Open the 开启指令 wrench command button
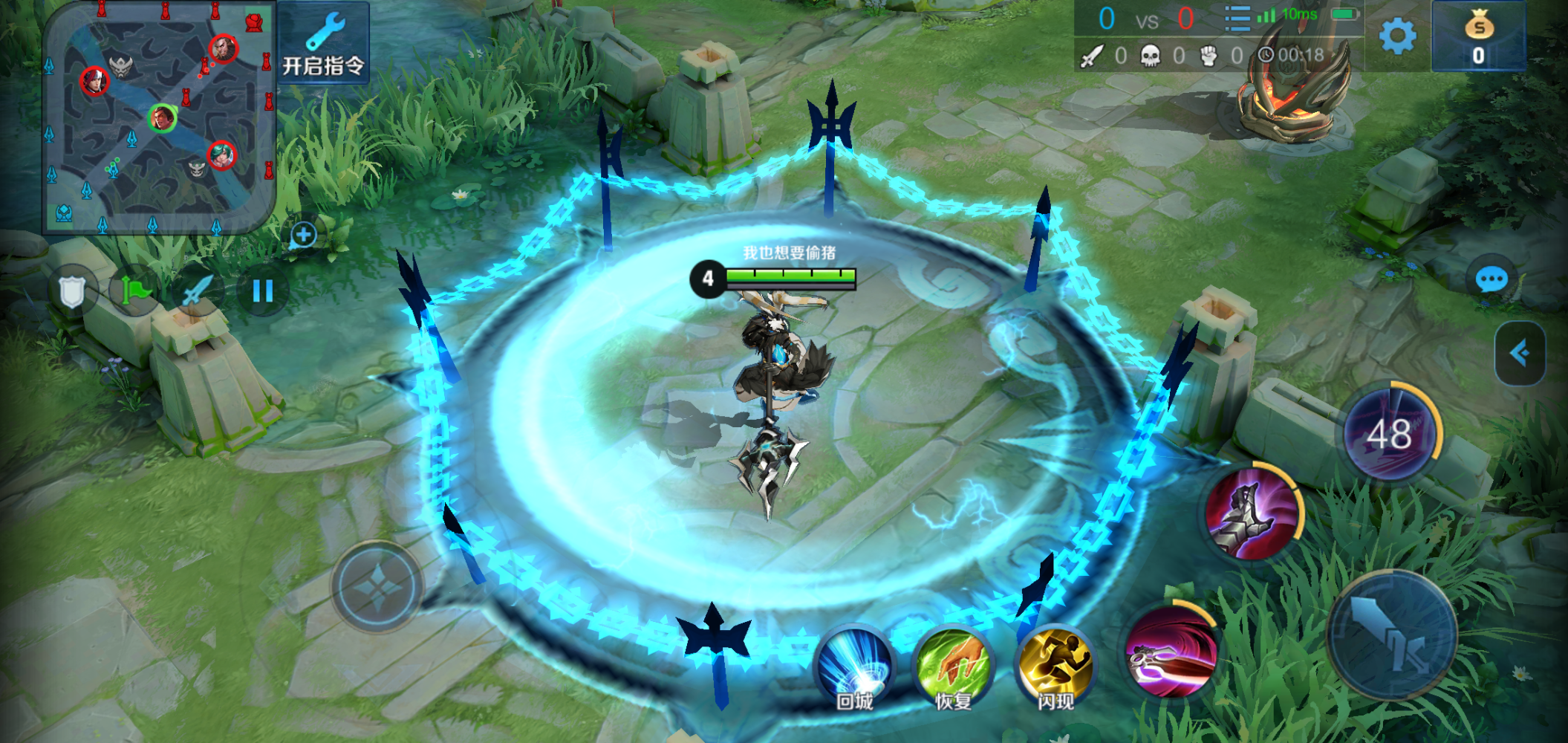Viewport: 1568px width, 743px height. tap(323, 43)
